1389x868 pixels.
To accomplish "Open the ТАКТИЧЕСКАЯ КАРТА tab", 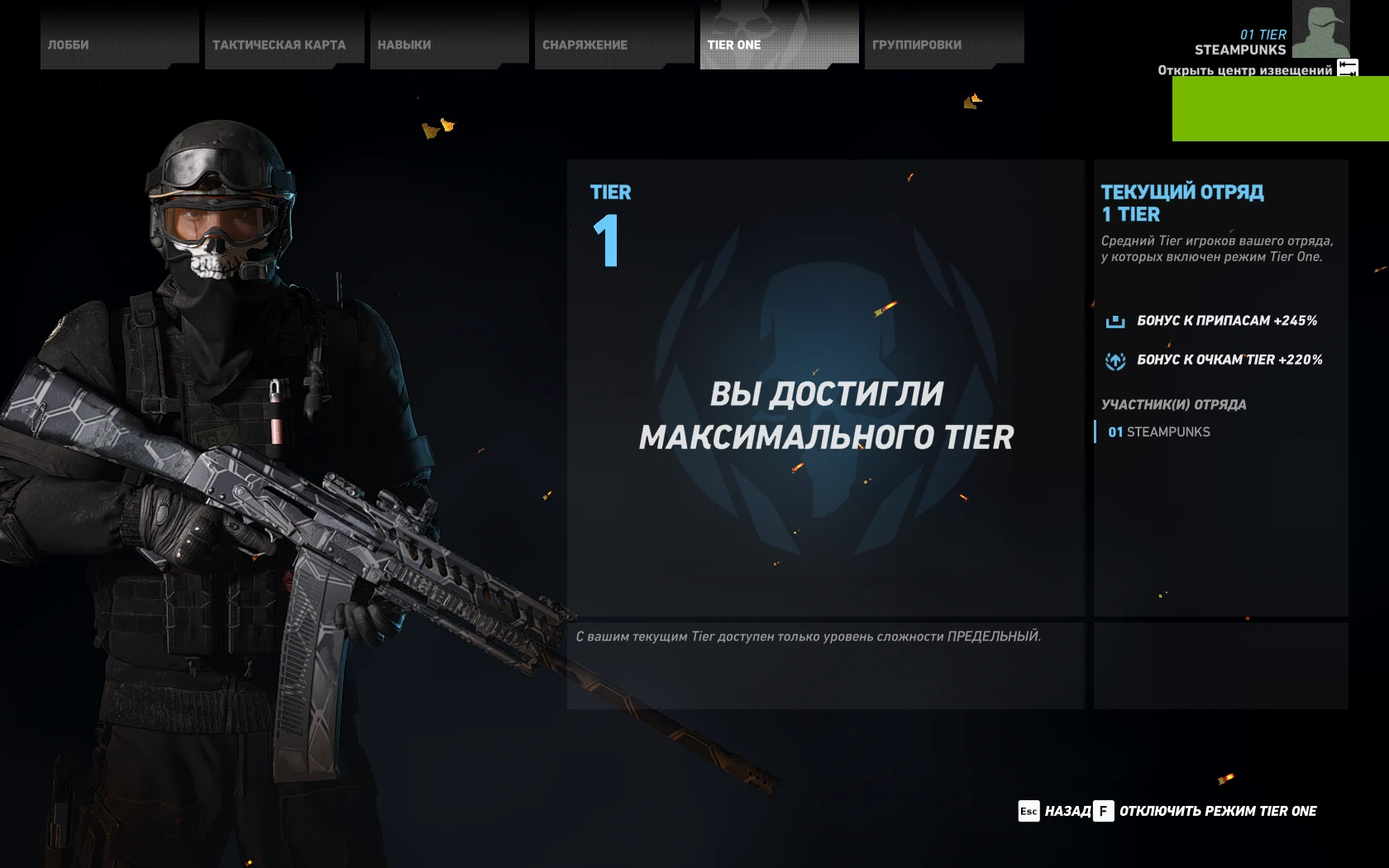I will coord(279,45).
